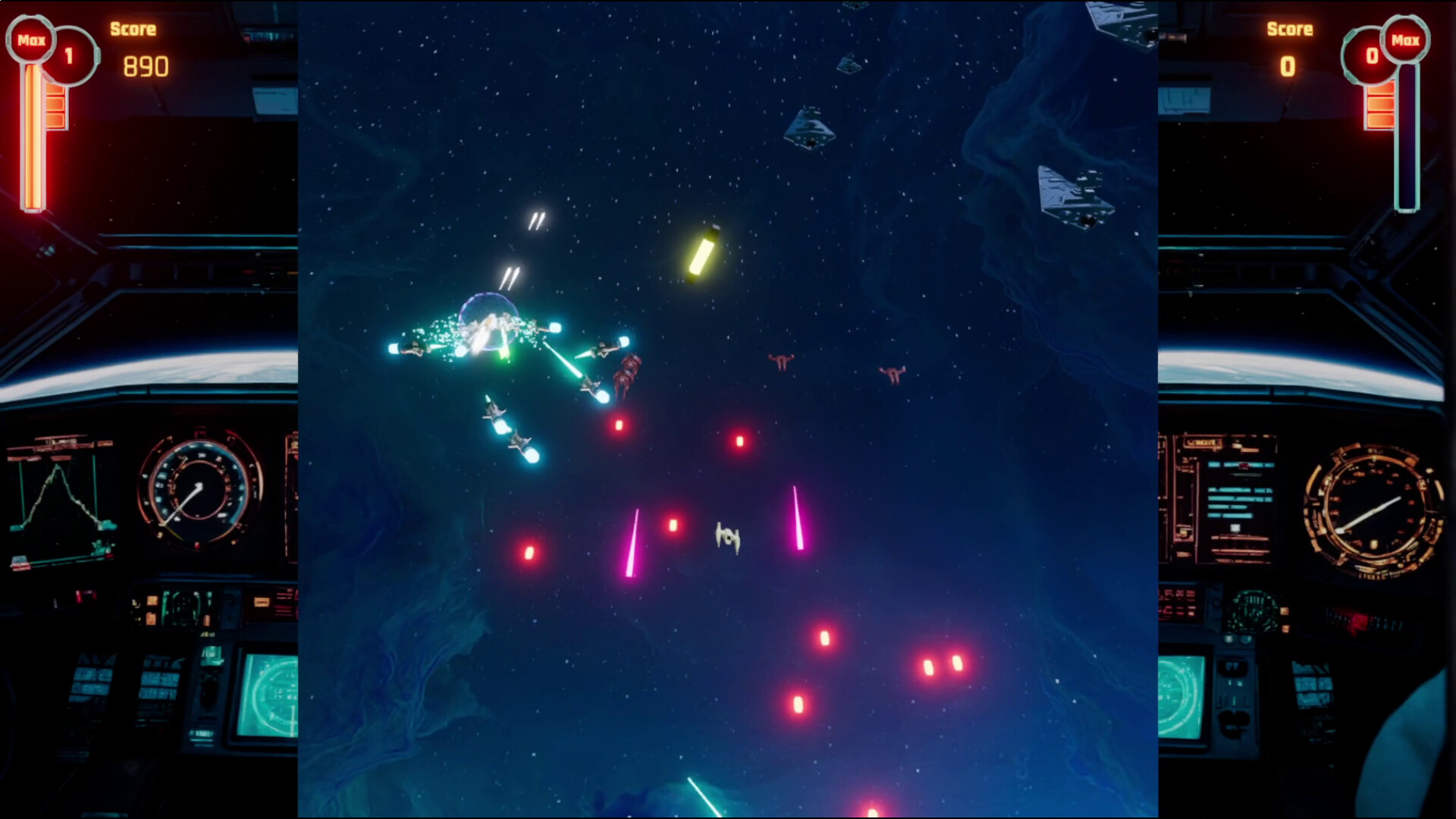Click the streak counter circle showing 1
The height and width of the screenshot is (819, 1456).
70,57
